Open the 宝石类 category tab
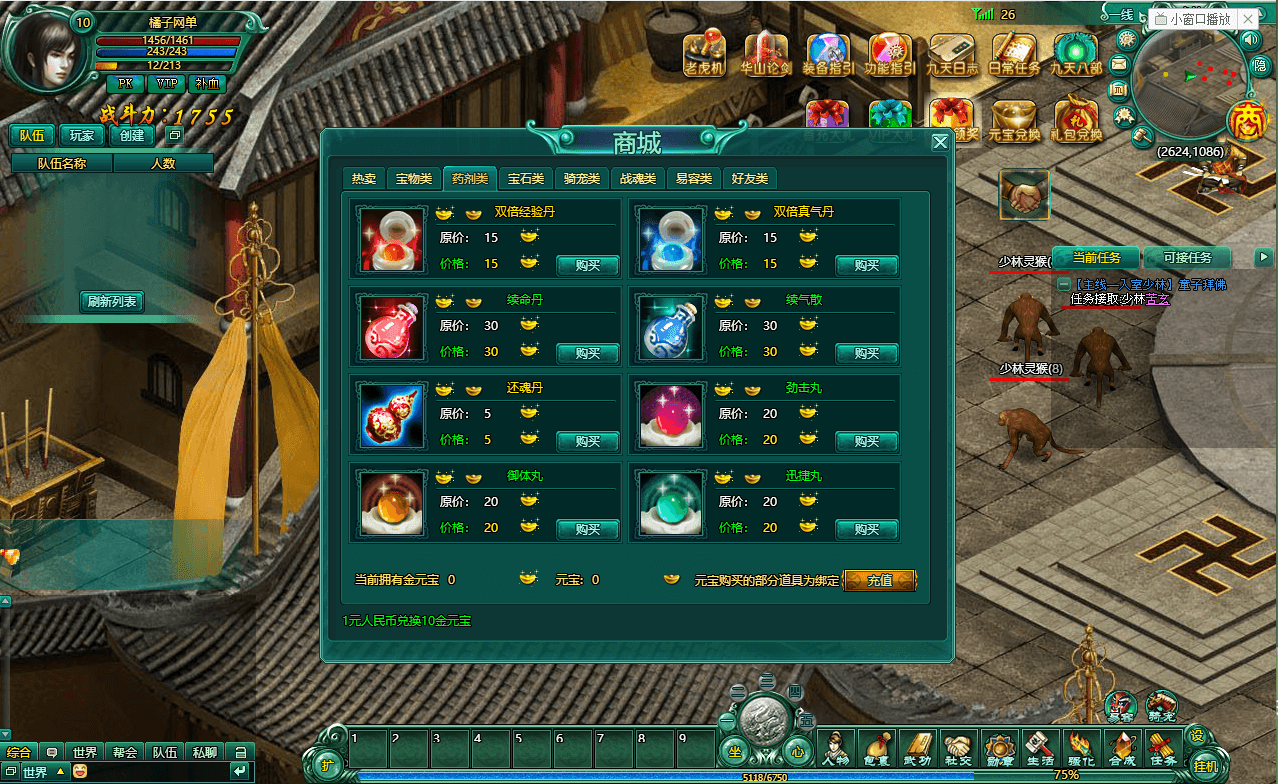 525,179
